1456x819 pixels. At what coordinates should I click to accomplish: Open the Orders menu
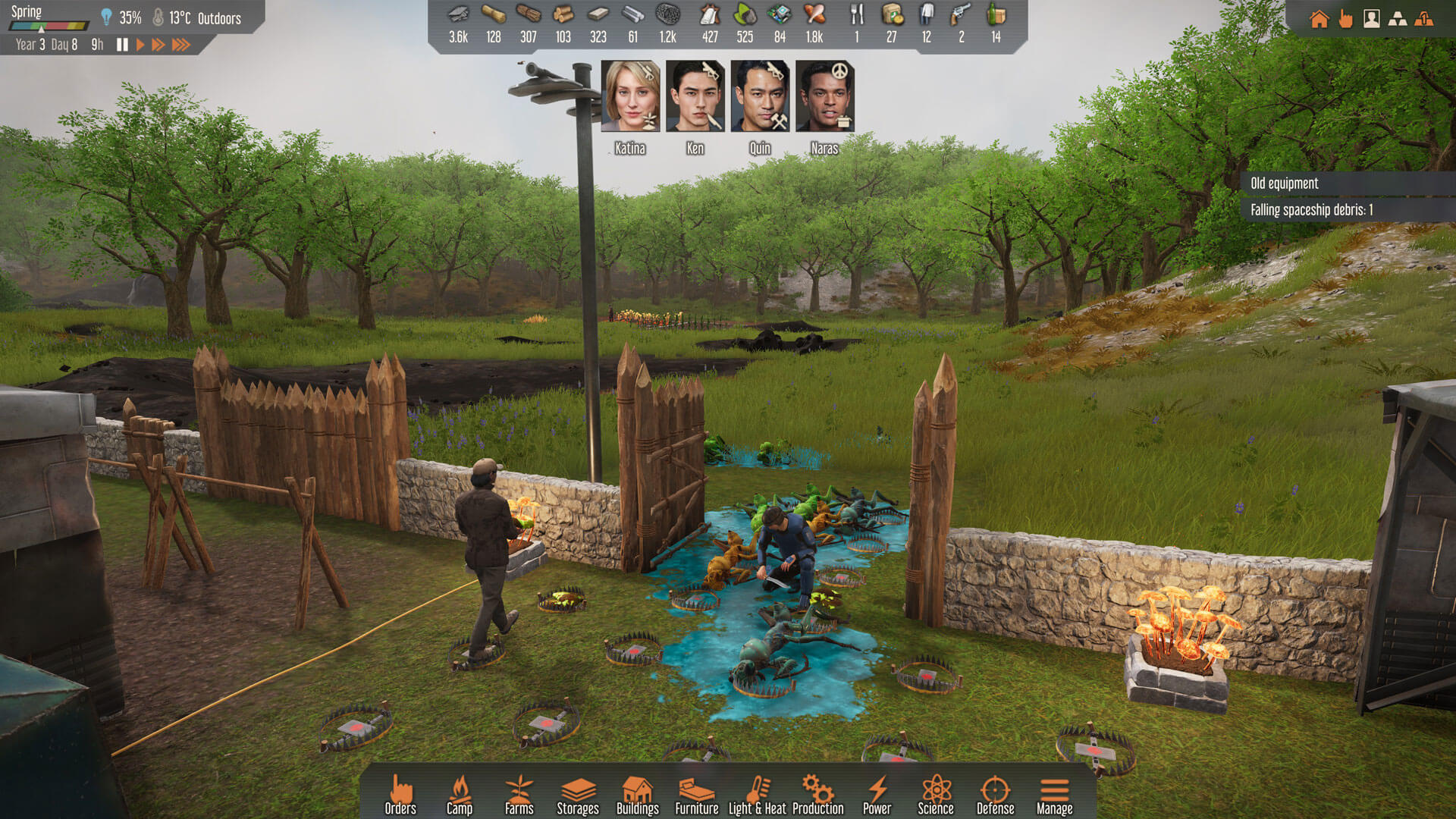pyautogui.click(x=400, y=794)
